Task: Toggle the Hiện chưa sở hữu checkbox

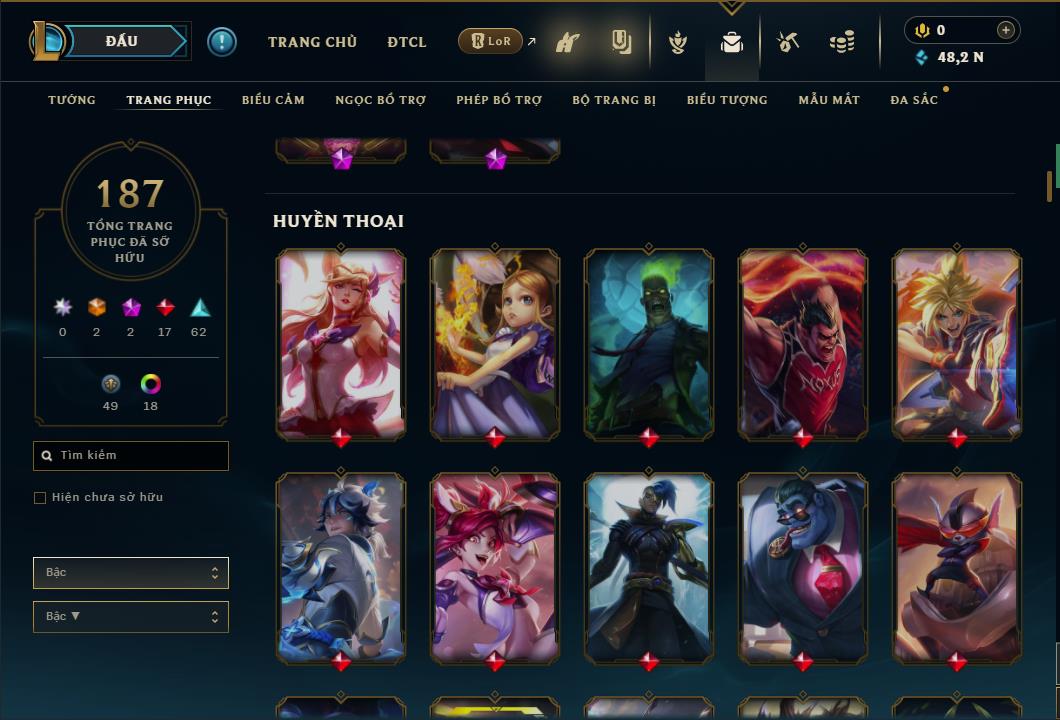Action: click(x=40, y=498)
